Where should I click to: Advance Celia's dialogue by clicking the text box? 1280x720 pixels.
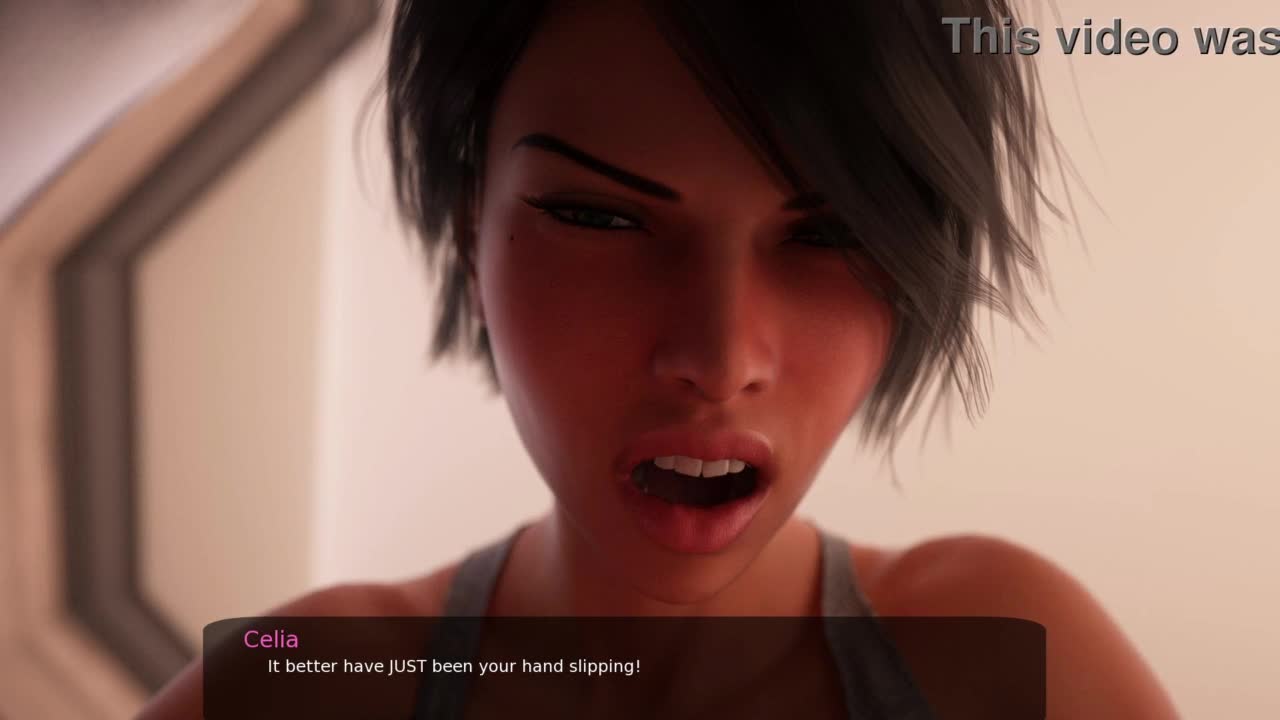tap(624, 667)
